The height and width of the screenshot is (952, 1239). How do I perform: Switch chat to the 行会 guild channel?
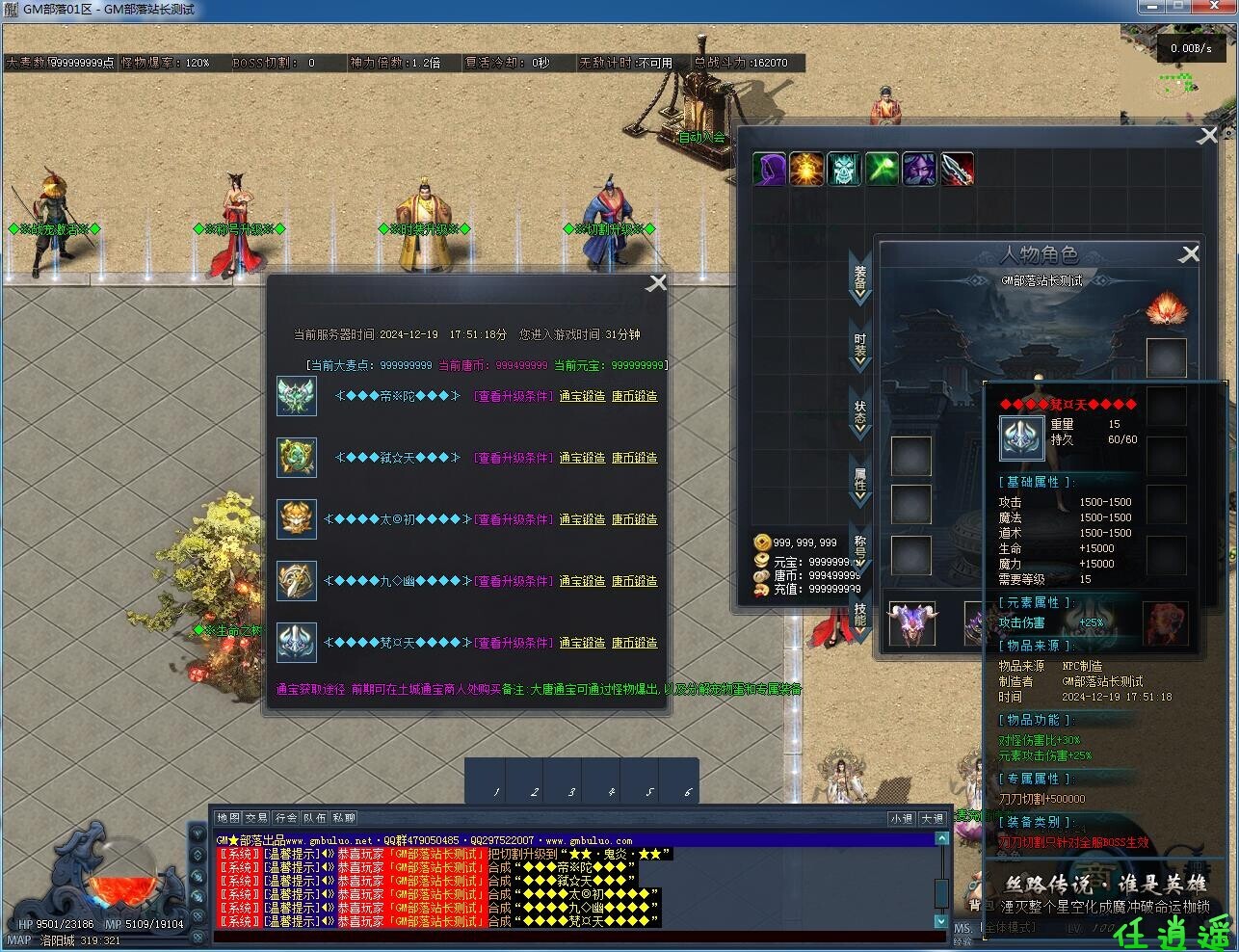[x=285, y=818]
